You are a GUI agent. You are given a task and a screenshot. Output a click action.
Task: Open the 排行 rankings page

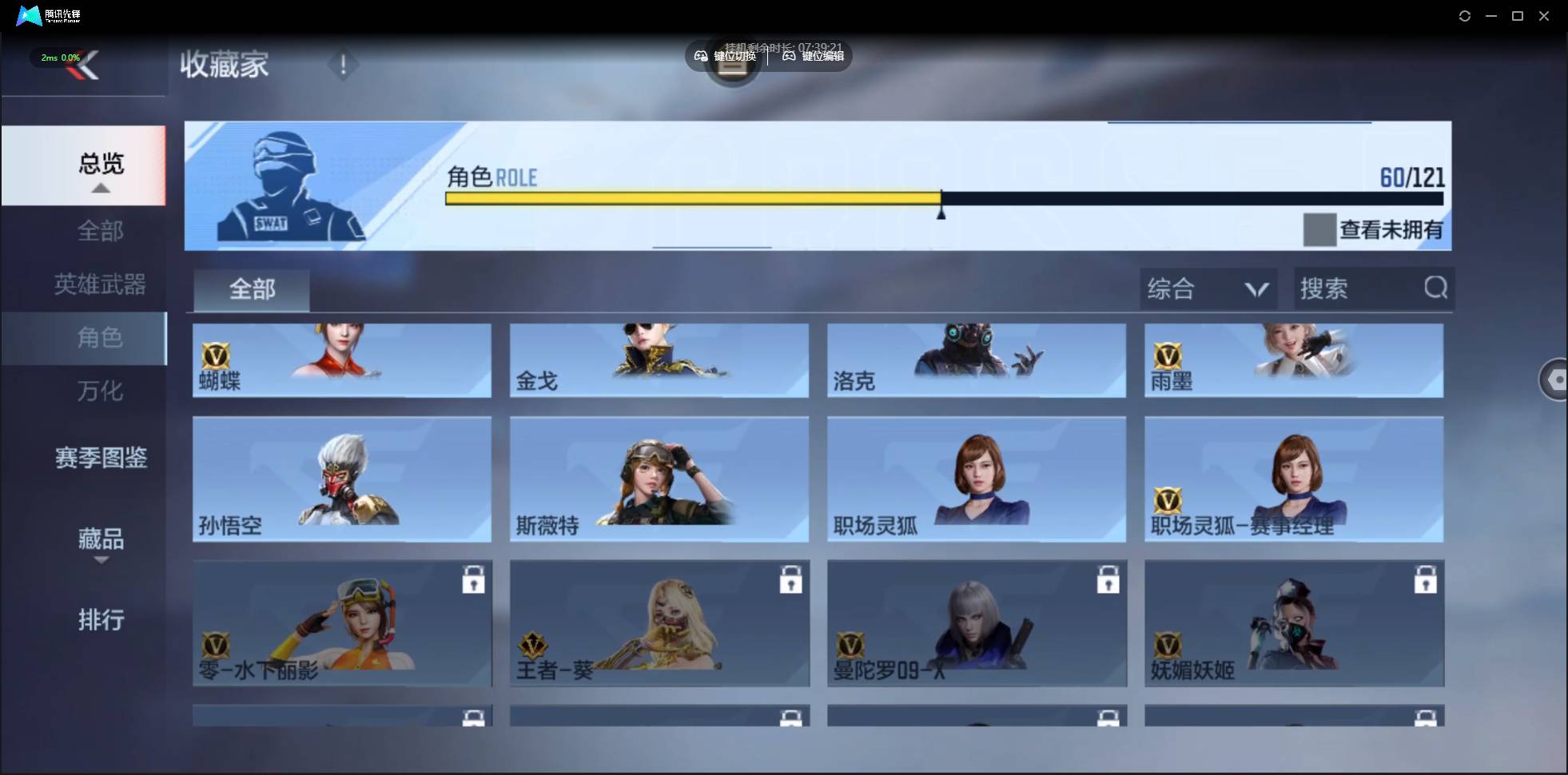click(x=101, y=621)
